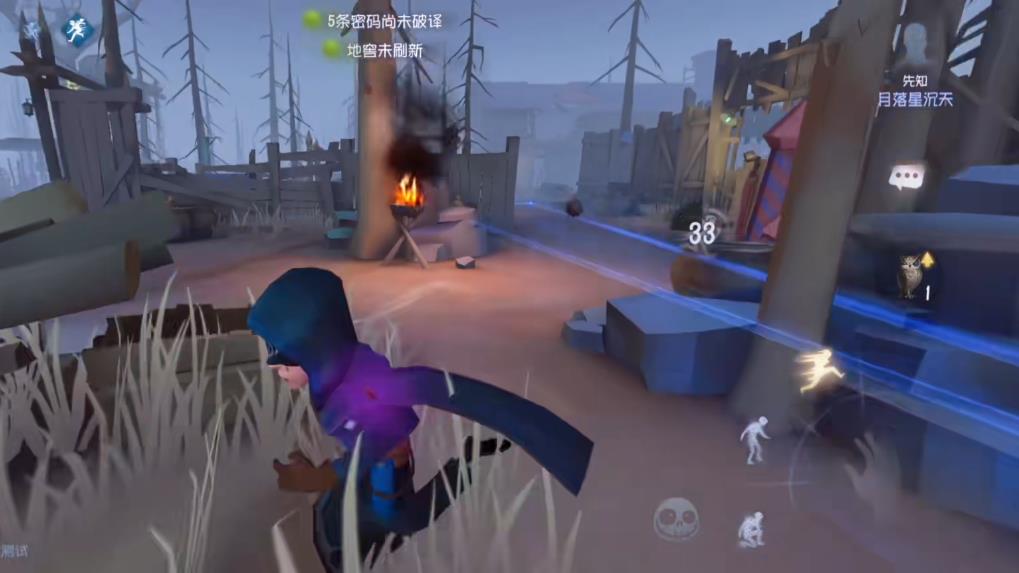Select the crouching stance icon
The image size is (1019, 573).
751,527
